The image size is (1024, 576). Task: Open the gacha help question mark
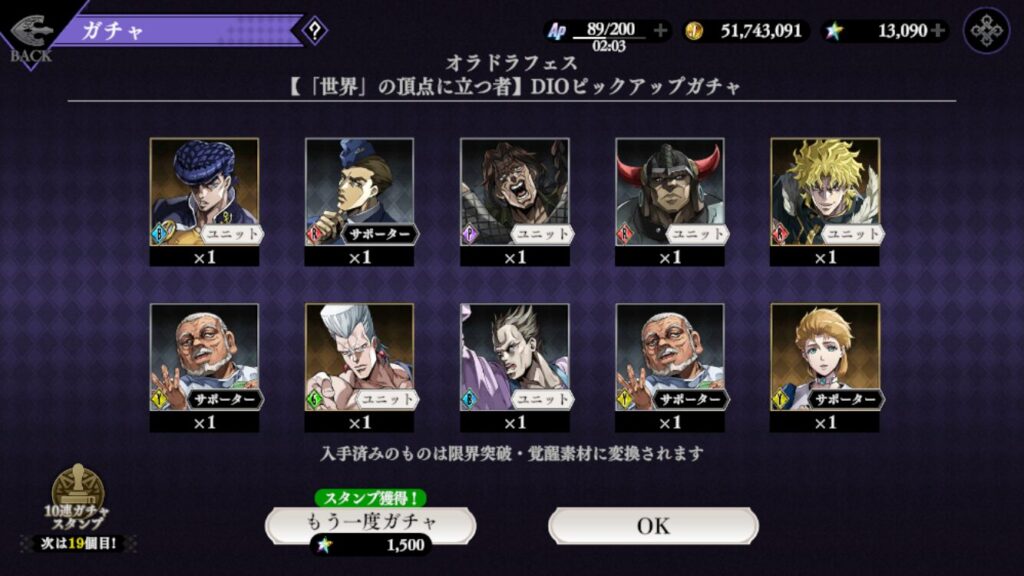tap(315, 30)
